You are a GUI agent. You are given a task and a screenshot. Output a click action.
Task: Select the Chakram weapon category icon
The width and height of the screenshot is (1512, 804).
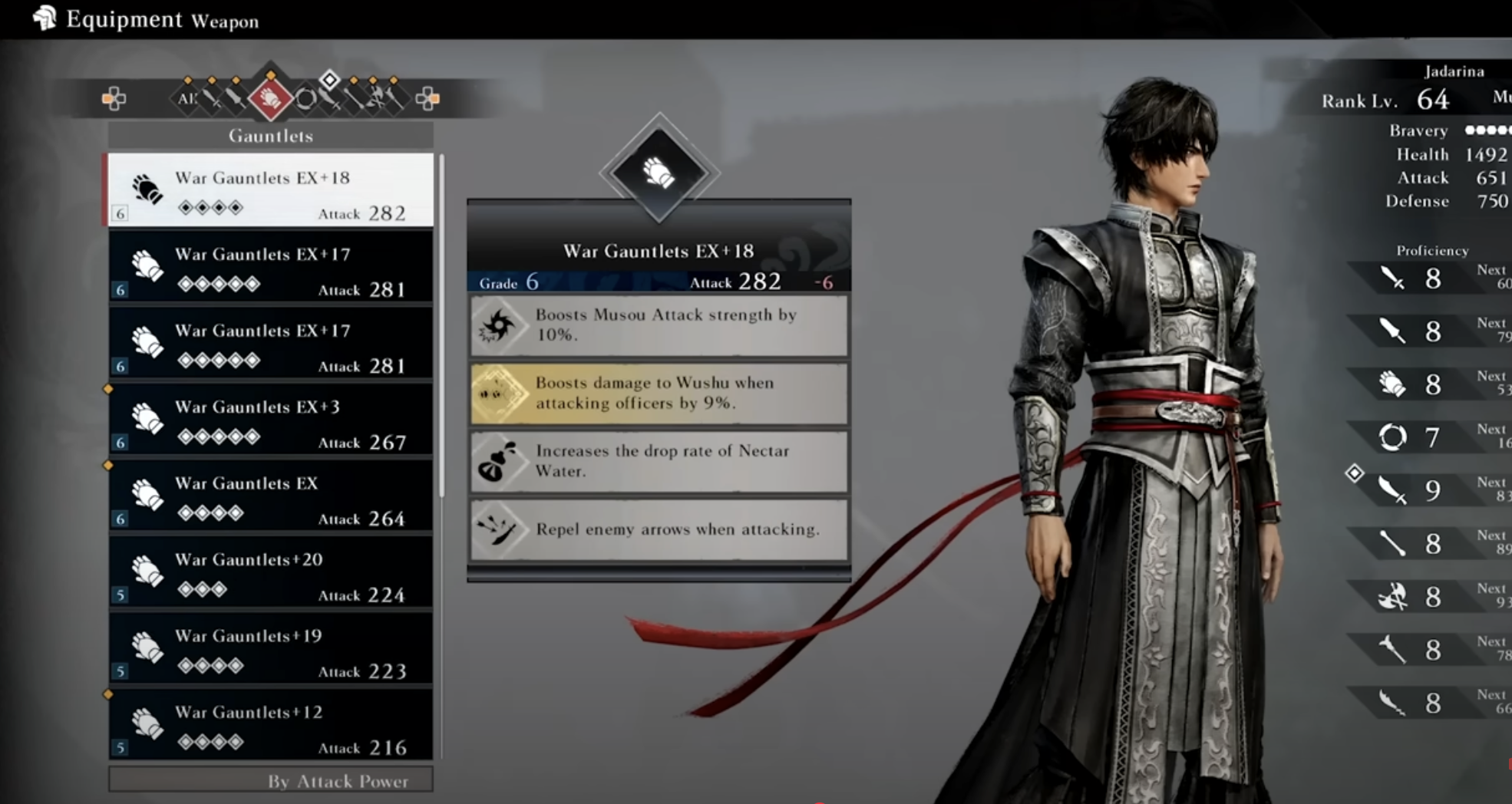pos(308,100)
